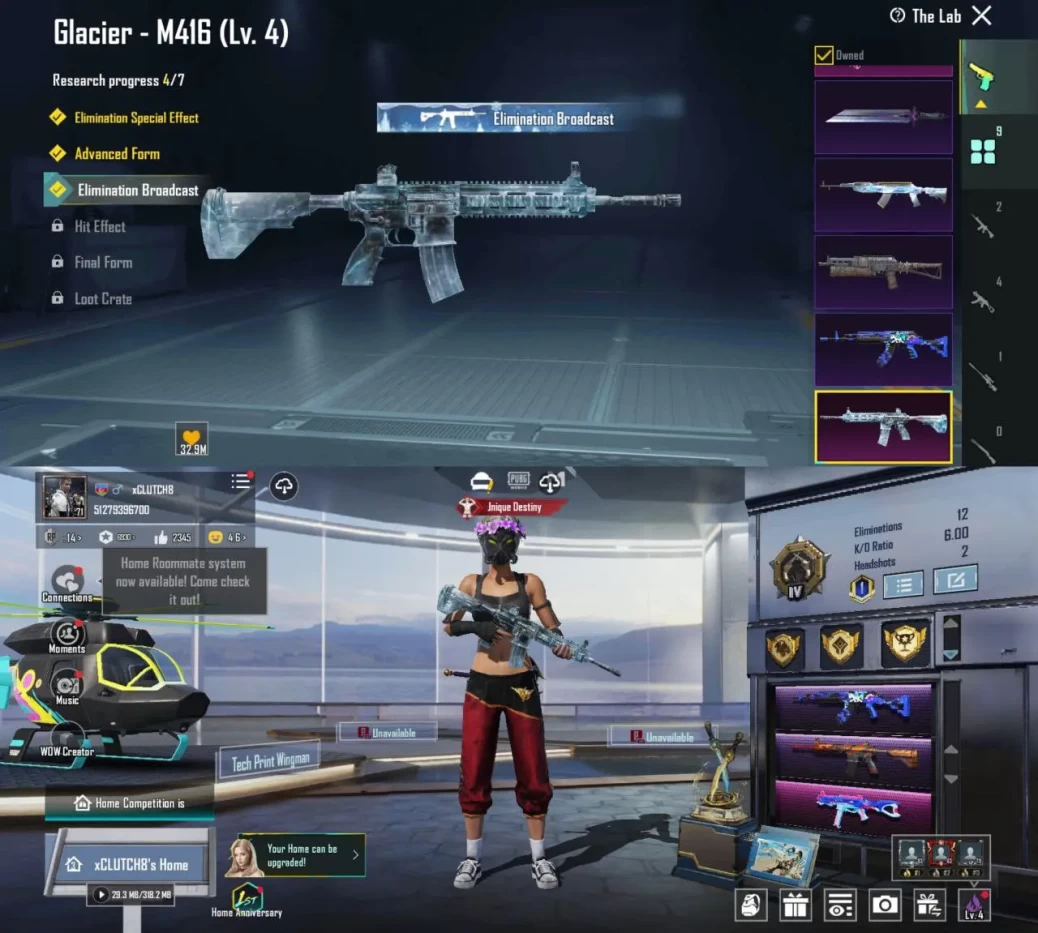Open the Music option
The image size is (1038, 933).
(x=67, y=687)
